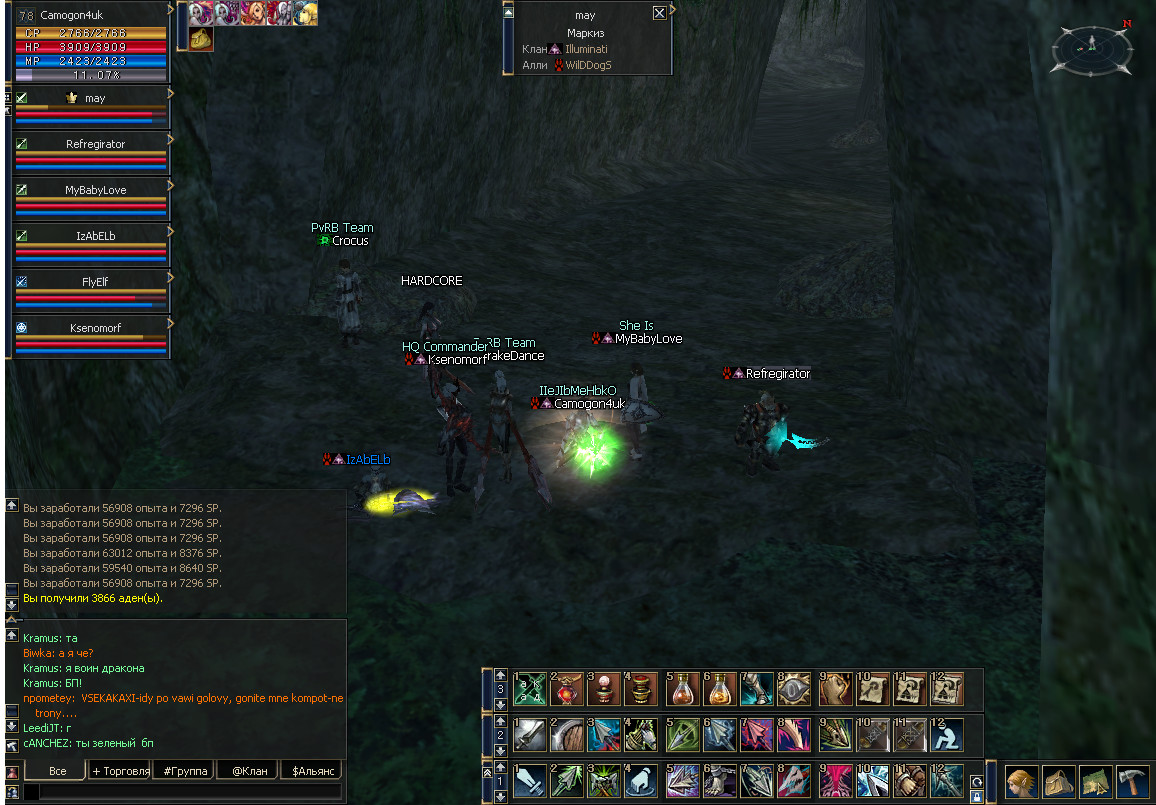Use the sit-down action on hotbar two
The image size is (1156, 805).
tap(947, 735)
